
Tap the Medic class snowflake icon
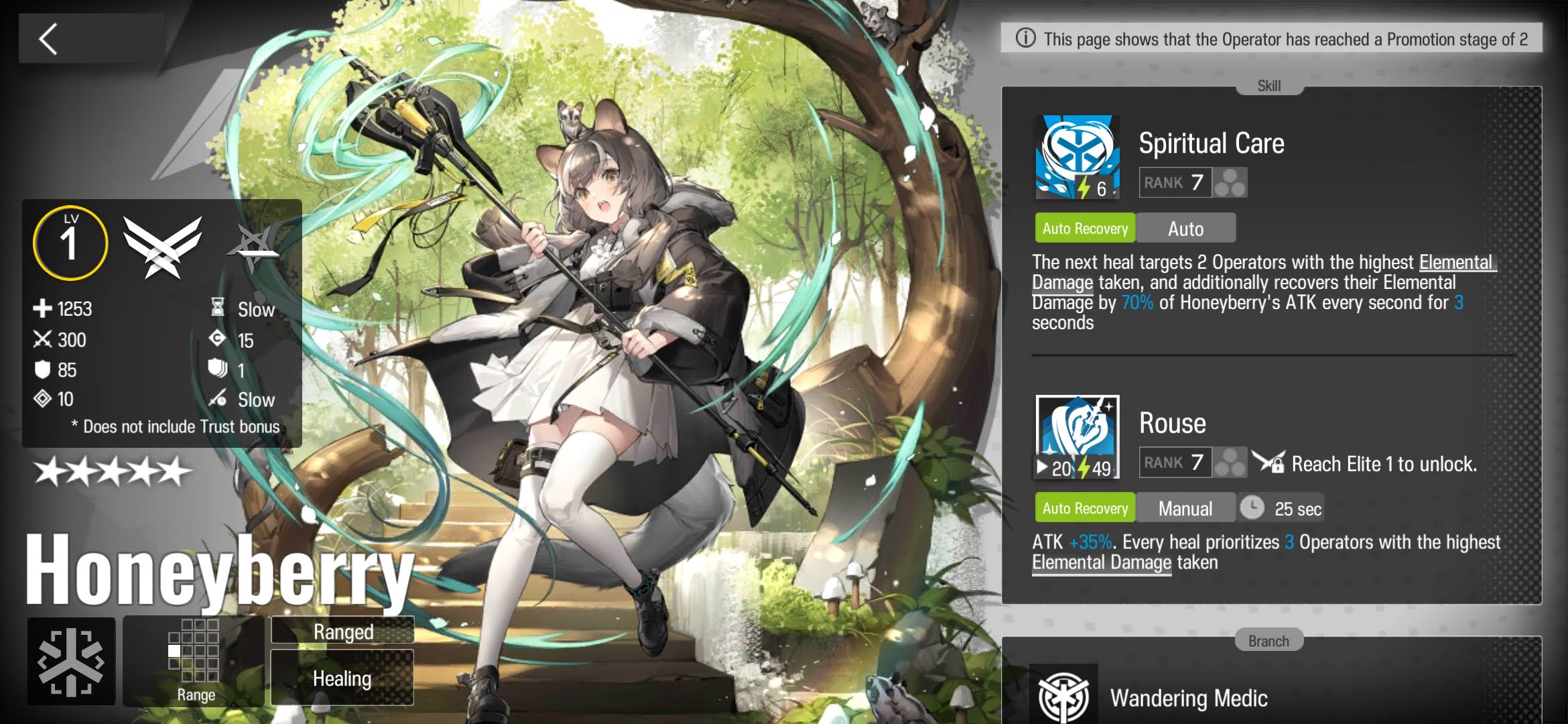click(x=71, y=662)
